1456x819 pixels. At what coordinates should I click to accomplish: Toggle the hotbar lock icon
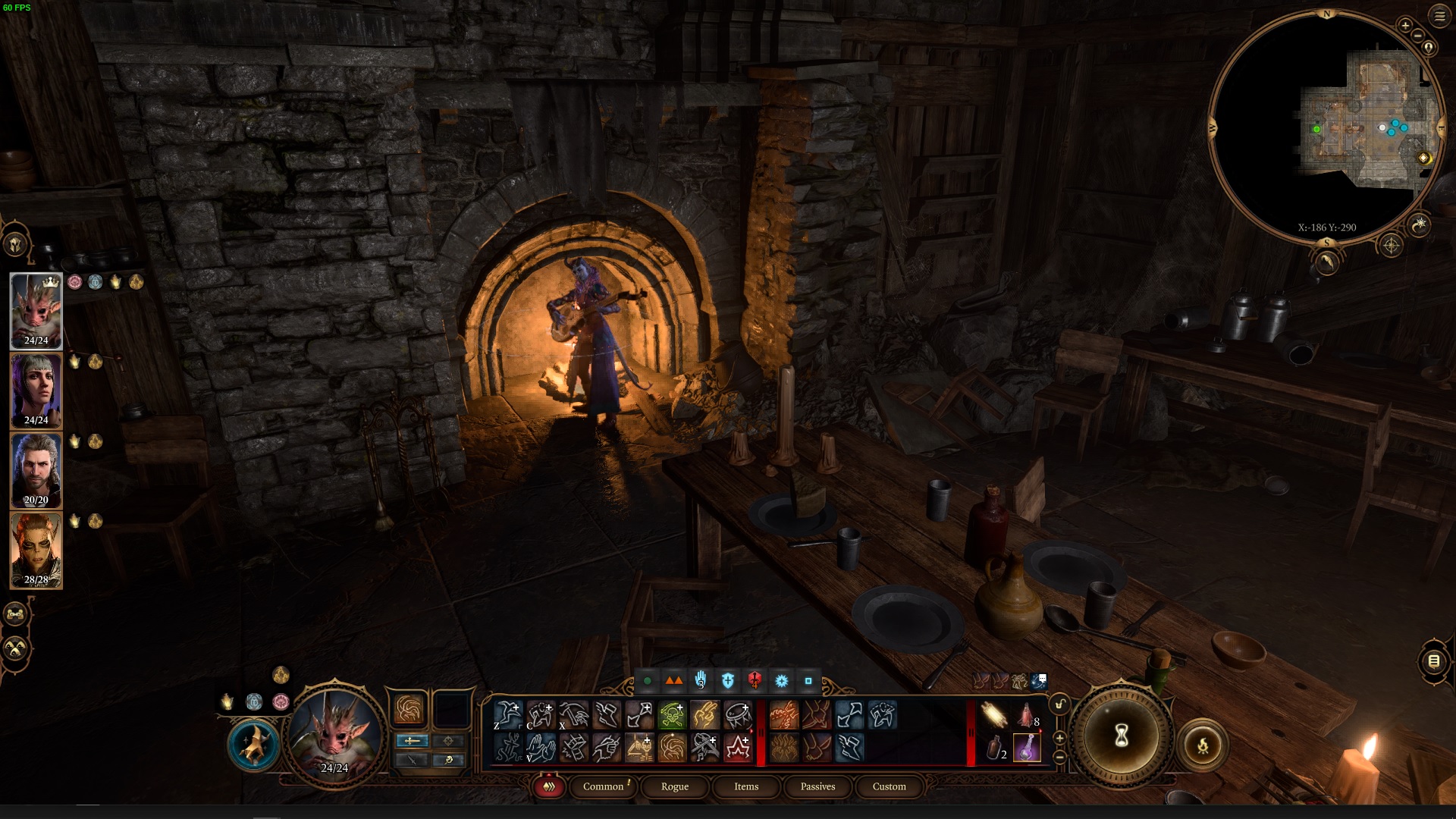[1060, 704]
